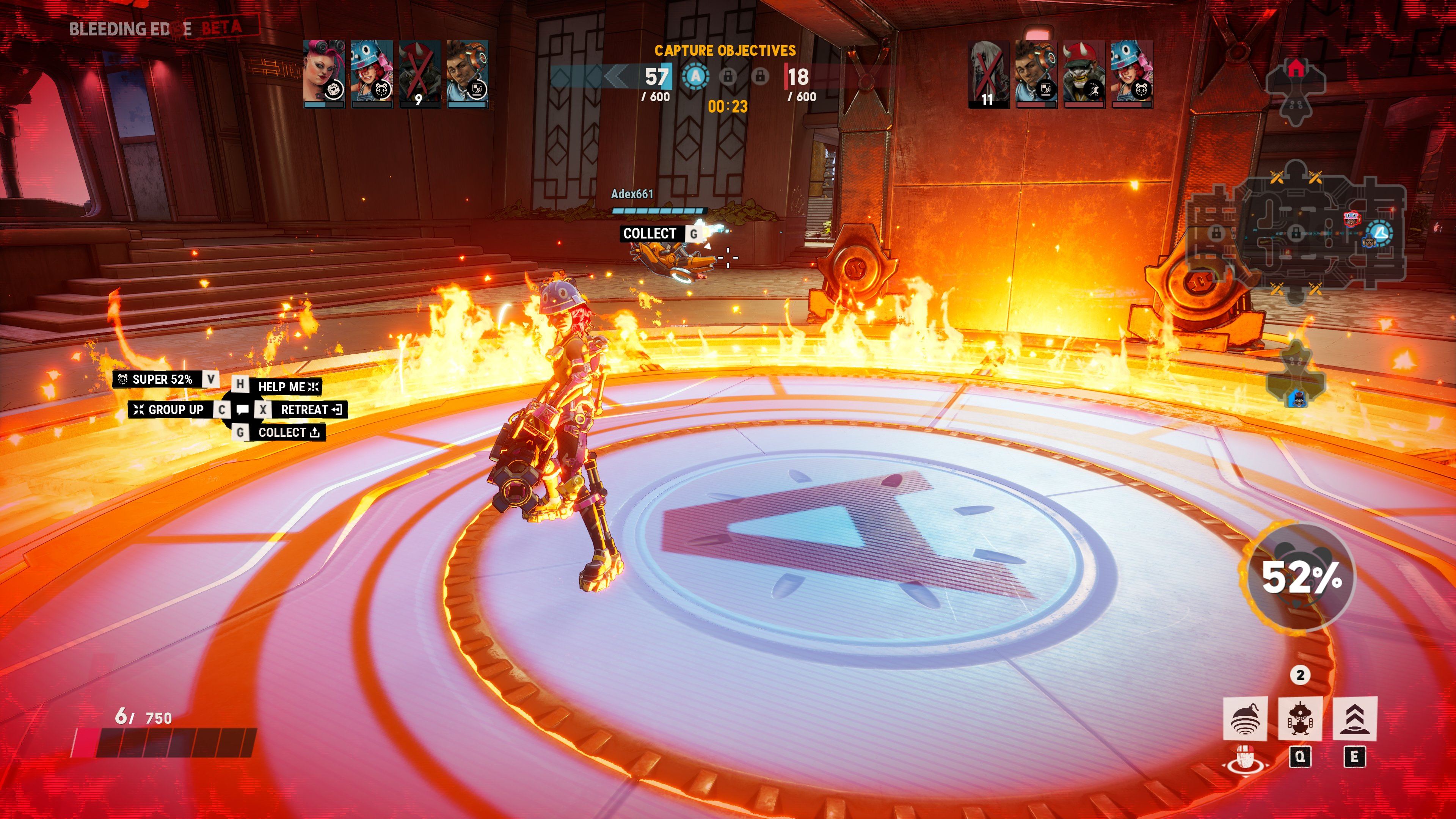Screen dimensions: 1456x819
Task: Activate the robot turret ability
Action: point(1300,719)
